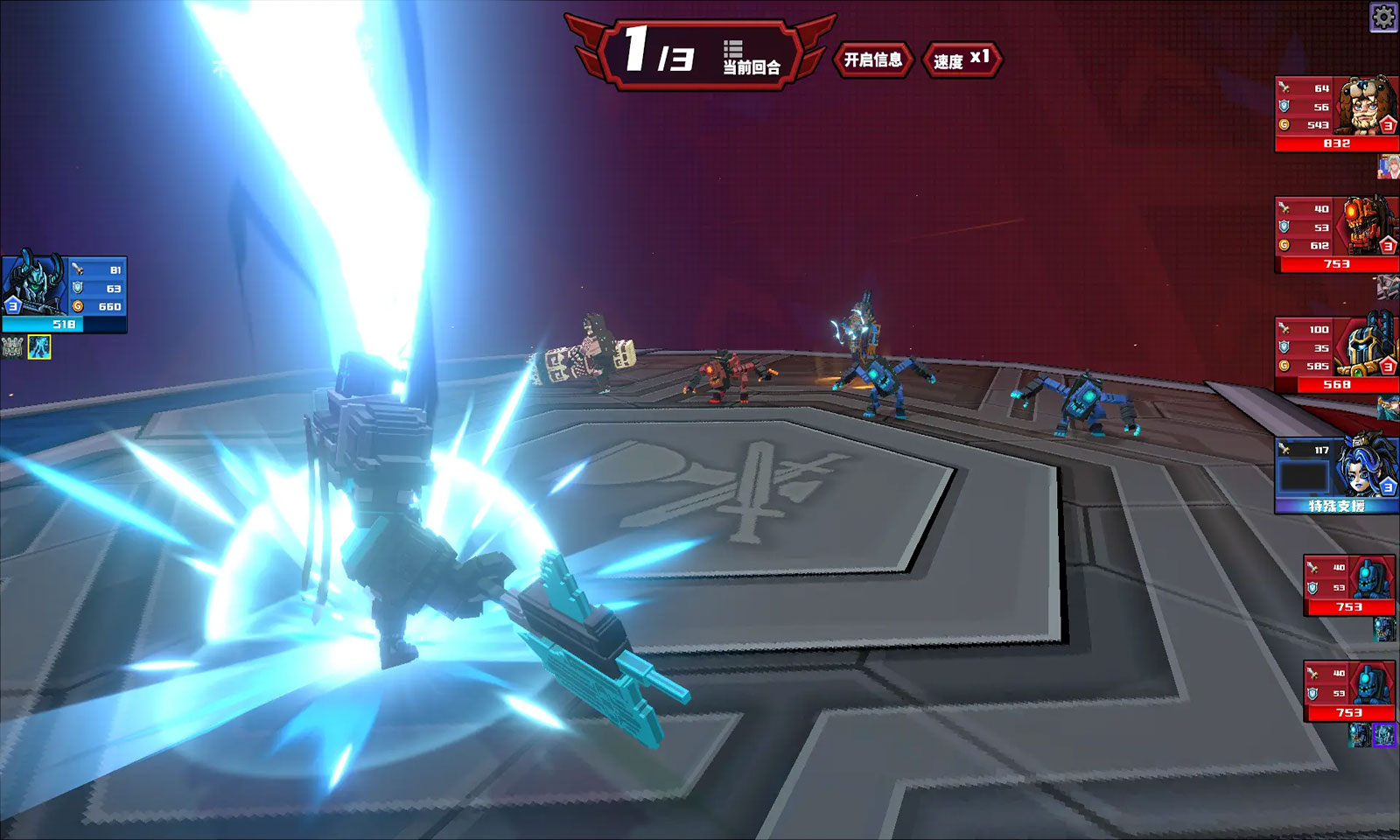
Task: Select the bear-hood bearded enemy card
Action: (x=1336, y=114)
